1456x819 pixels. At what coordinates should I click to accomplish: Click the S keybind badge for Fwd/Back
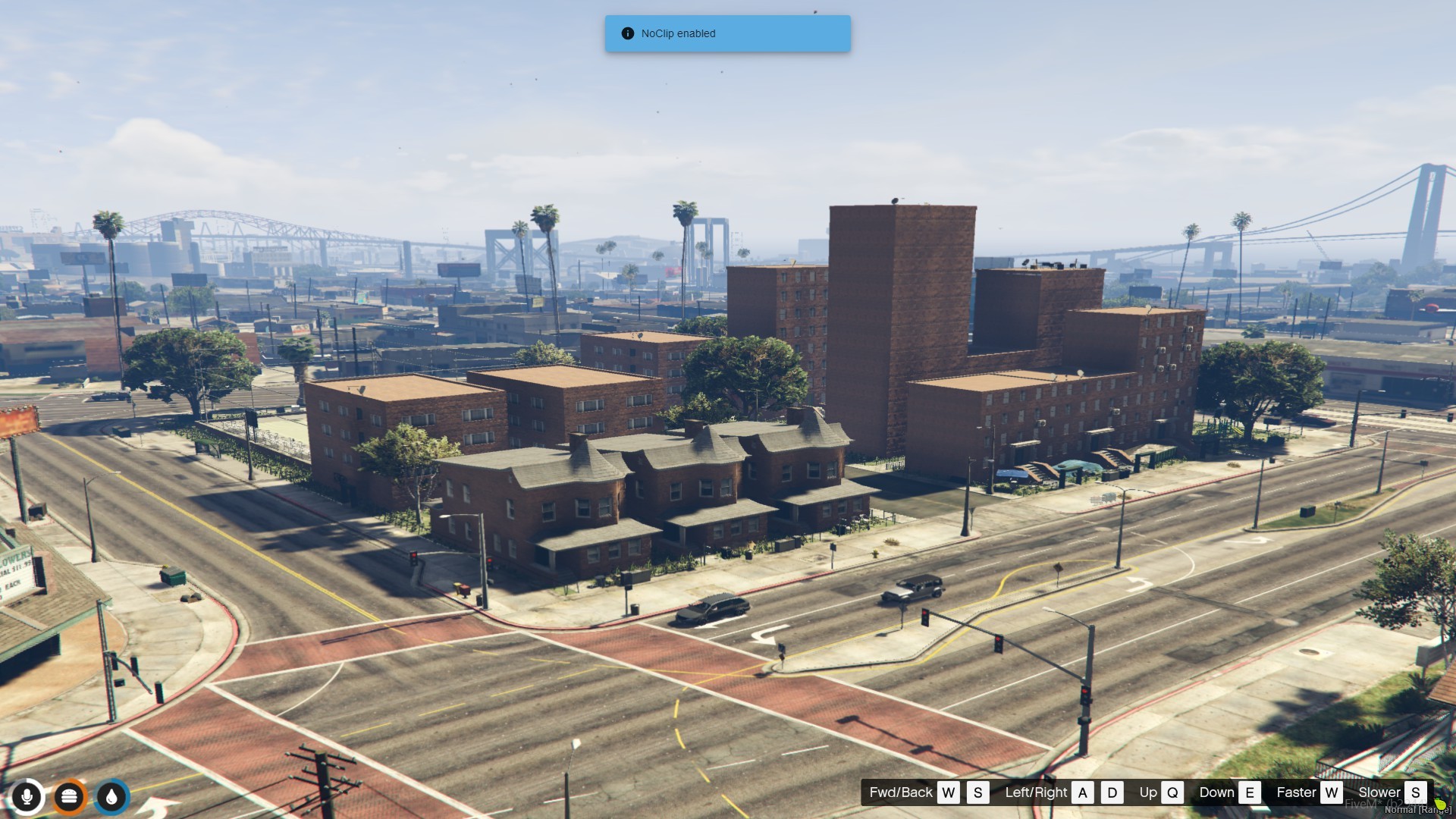[977, 792]
